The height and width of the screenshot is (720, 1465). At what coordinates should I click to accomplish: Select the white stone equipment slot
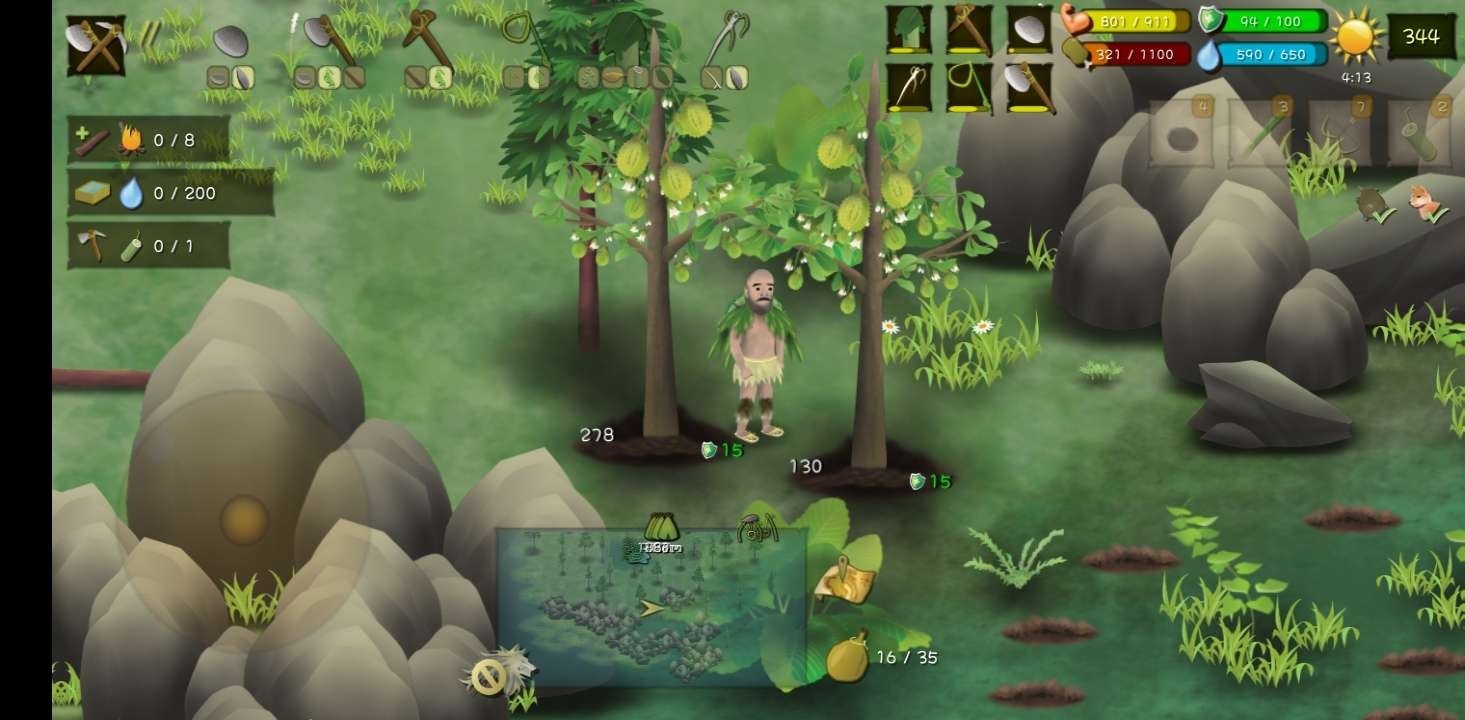click(x=1028, y=30)
